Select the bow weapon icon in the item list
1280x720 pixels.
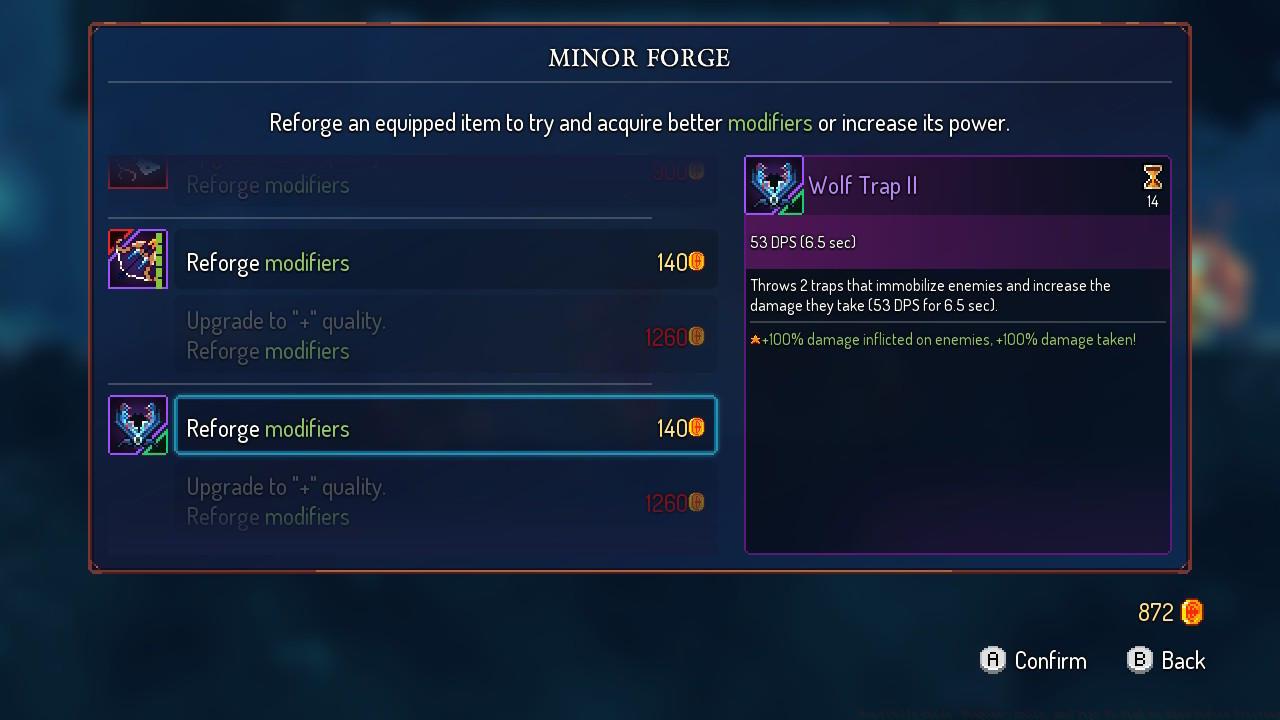click(138, 259)
